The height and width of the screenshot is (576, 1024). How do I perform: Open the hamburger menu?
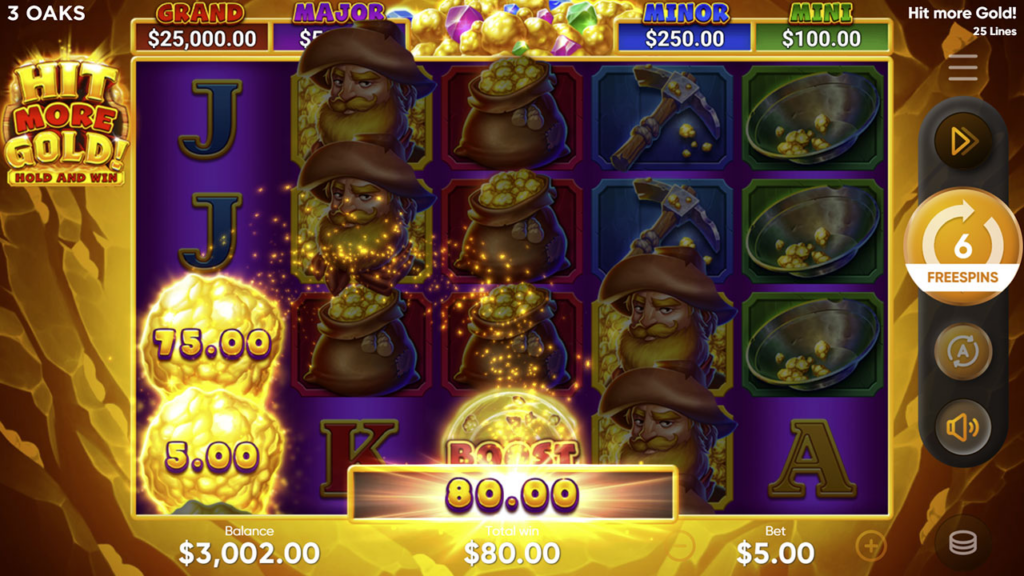tap(963, 68)
